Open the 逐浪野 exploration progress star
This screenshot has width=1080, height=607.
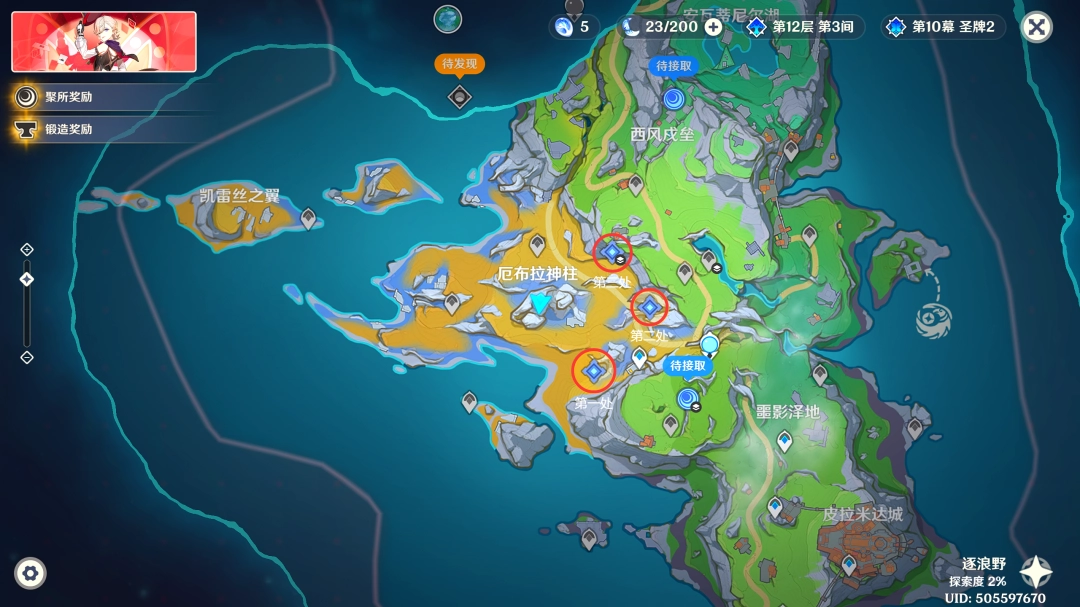pyautogui.click(x=1035, y=572)
